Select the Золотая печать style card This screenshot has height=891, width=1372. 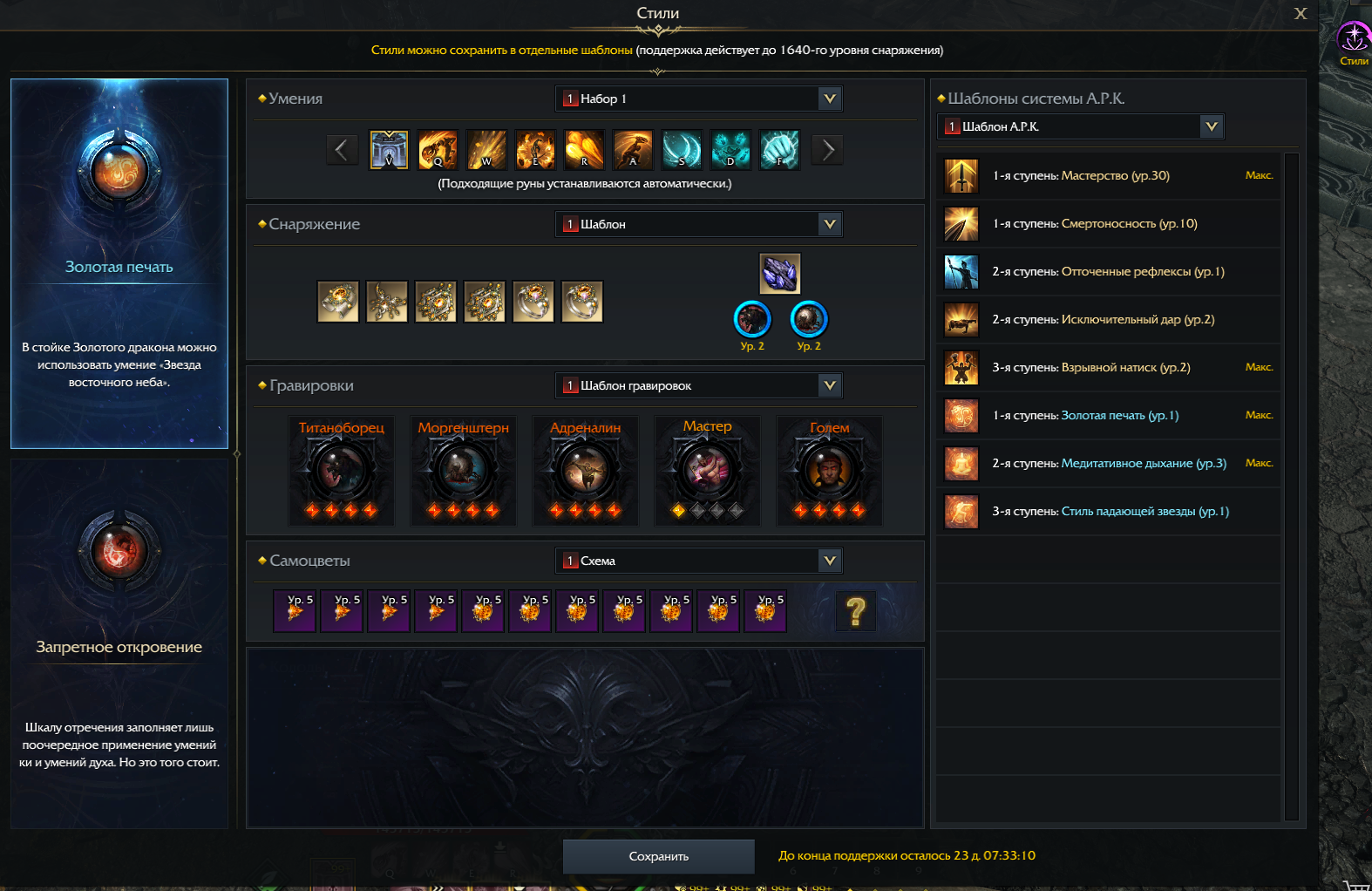click(119, 263)
